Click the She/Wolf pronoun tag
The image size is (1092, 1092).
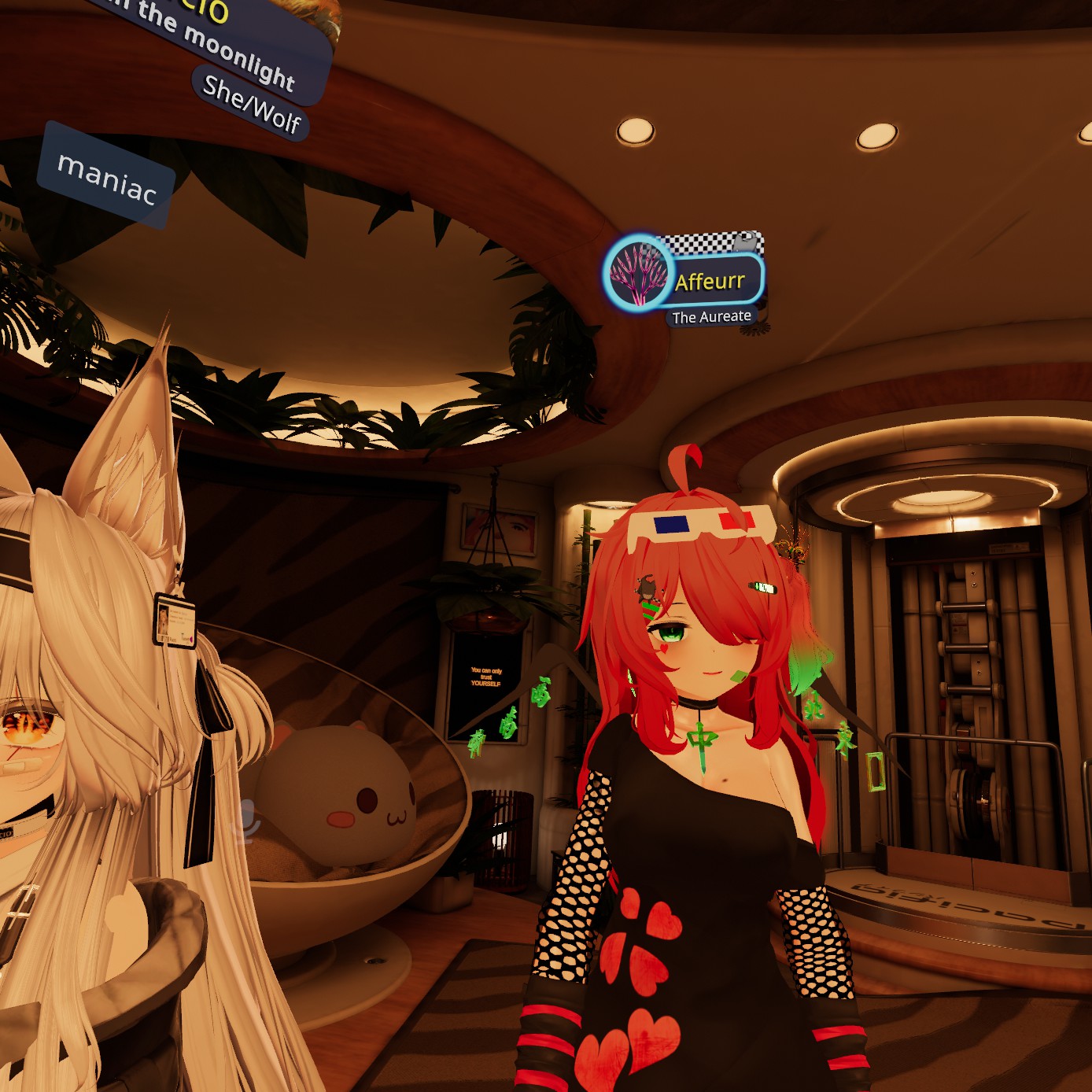[252, 104]
